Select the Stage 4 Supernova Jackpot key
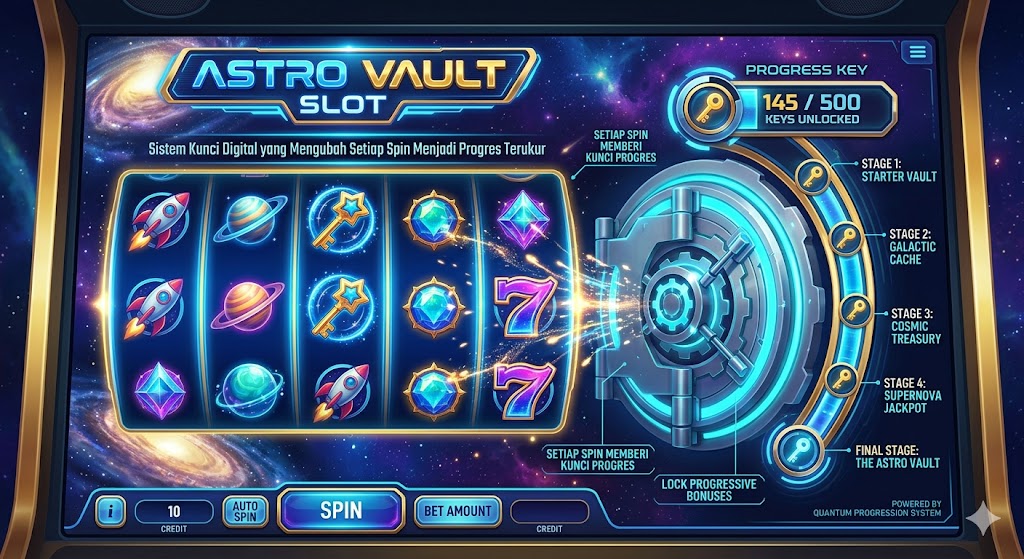The image size is (1024, 559). (x=842, y=379)
